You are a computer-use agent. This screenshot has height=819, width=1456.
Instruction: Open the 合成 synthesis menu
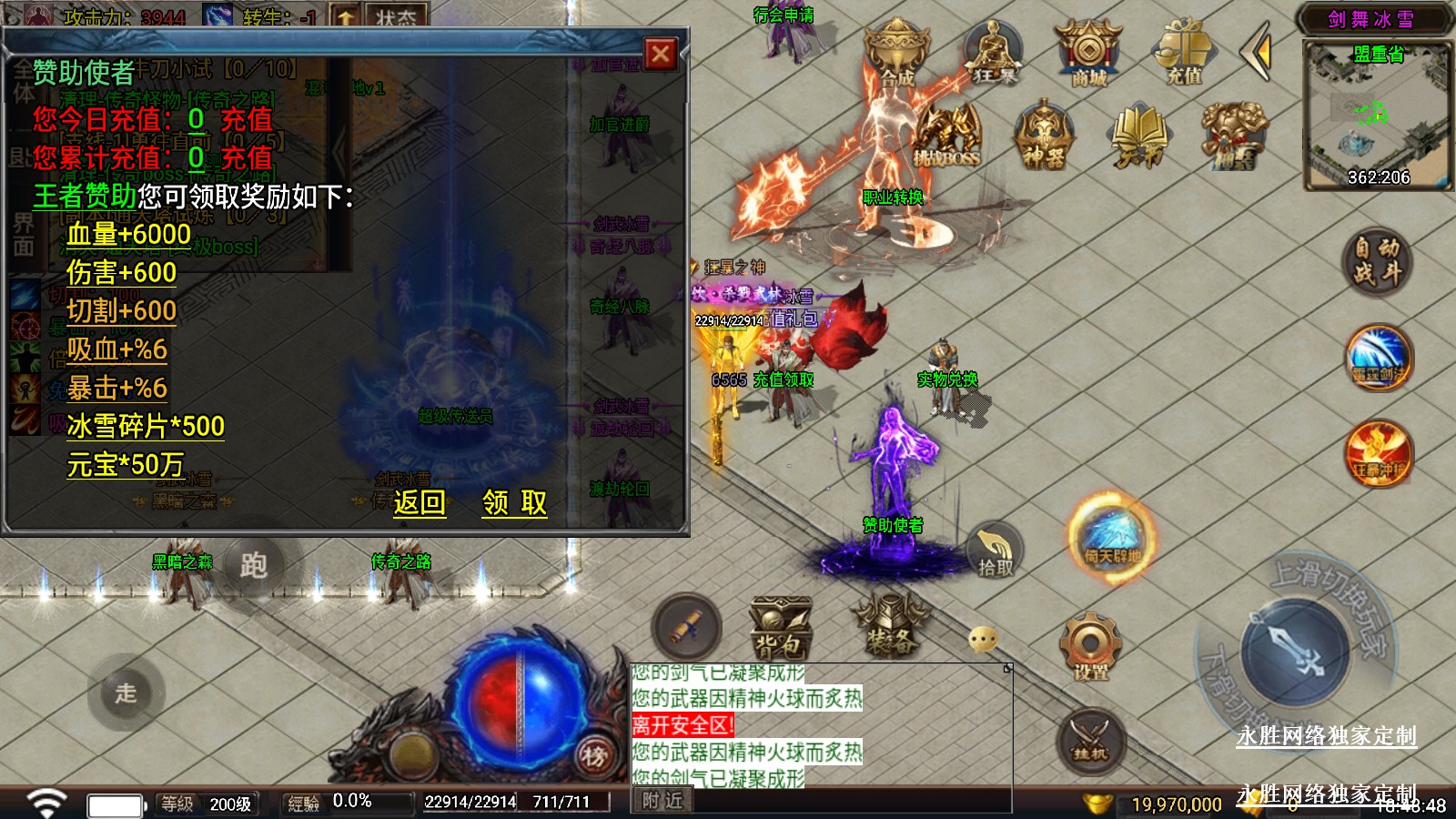coord(897,55)
